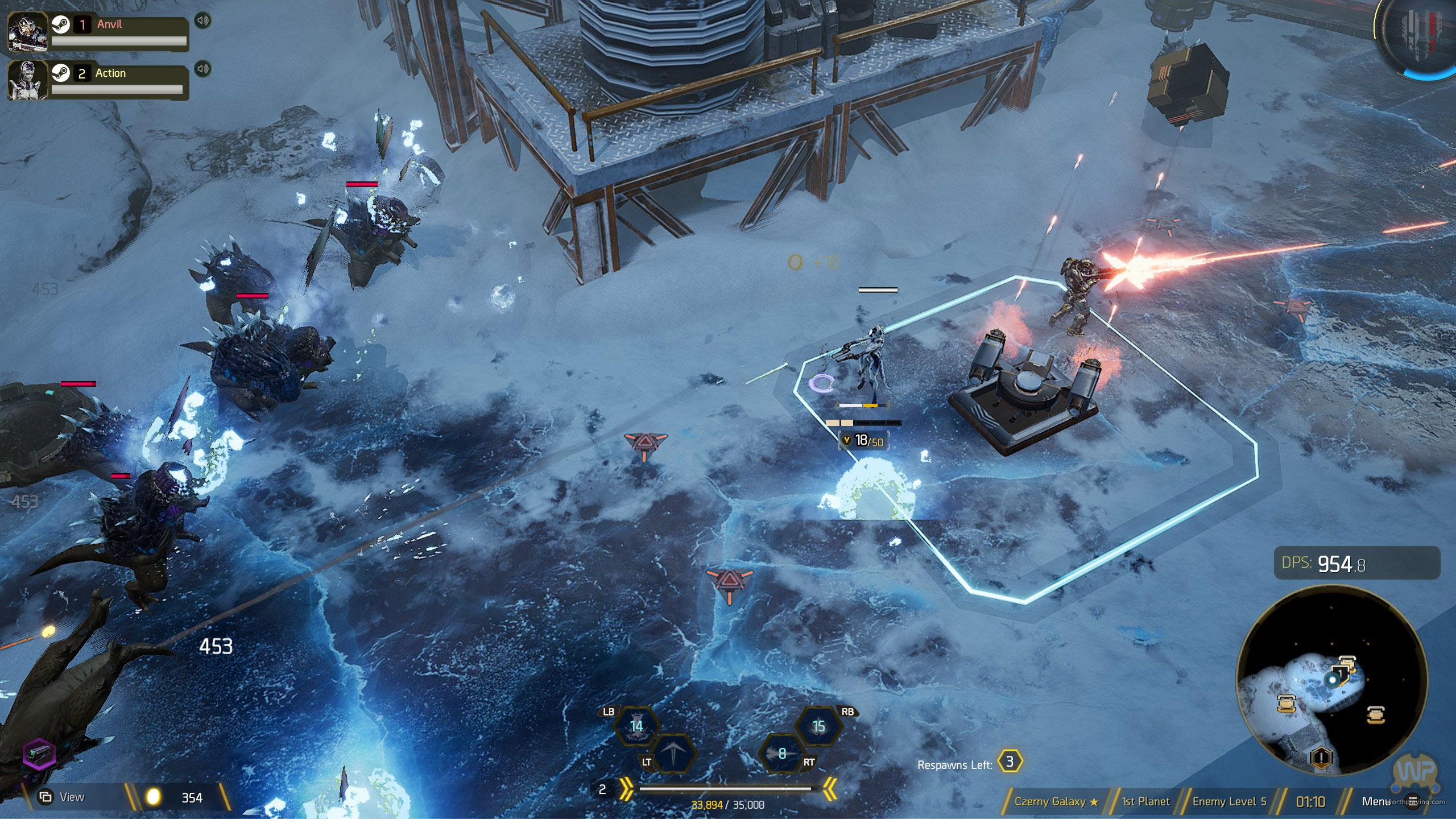Trigger the ability showing cooldown 8
This screenshot has height=819, width=1456.
point(782,753)
